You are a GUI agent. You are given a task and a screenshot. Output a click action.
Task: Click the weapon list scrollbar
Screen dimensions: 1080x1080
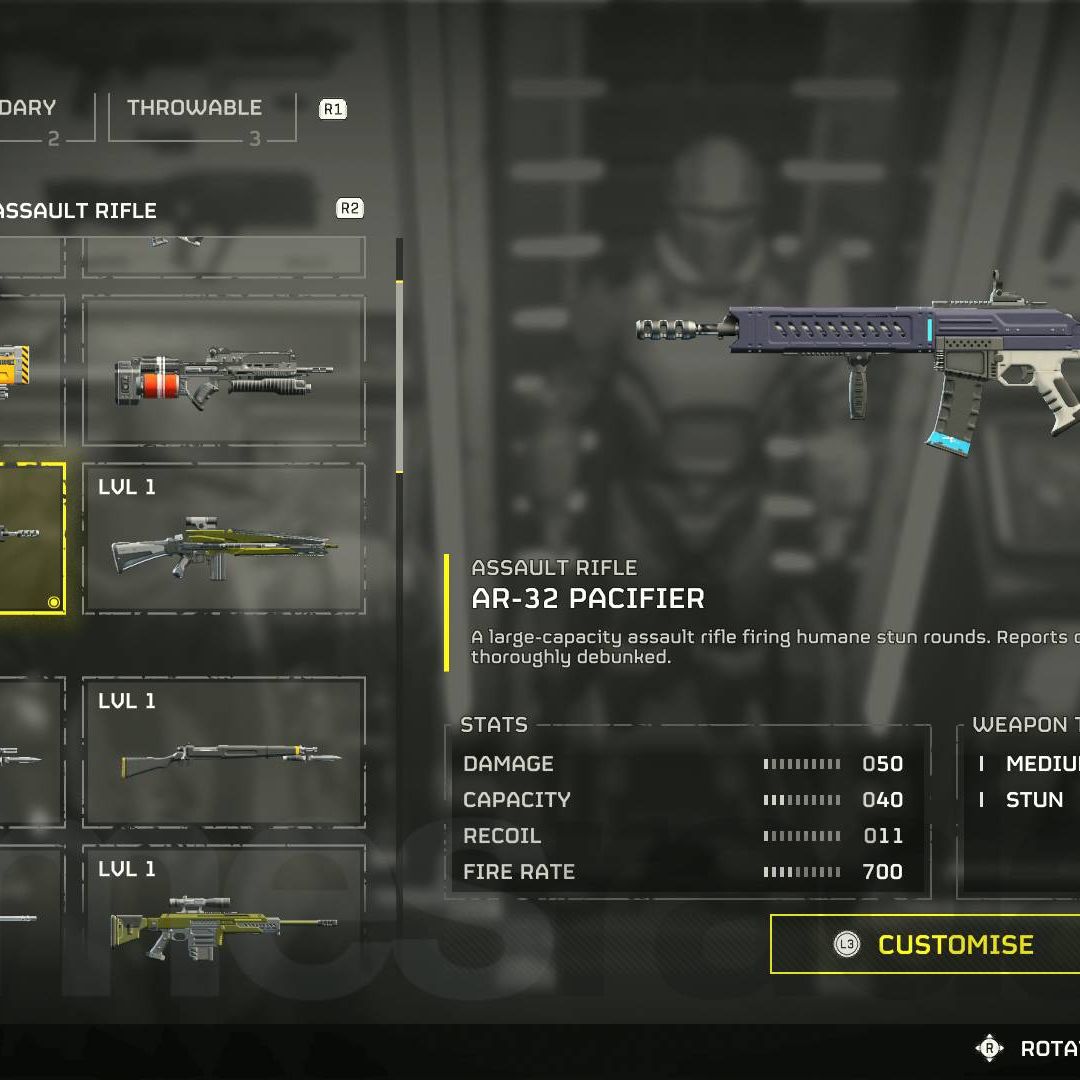pos(400,376)
